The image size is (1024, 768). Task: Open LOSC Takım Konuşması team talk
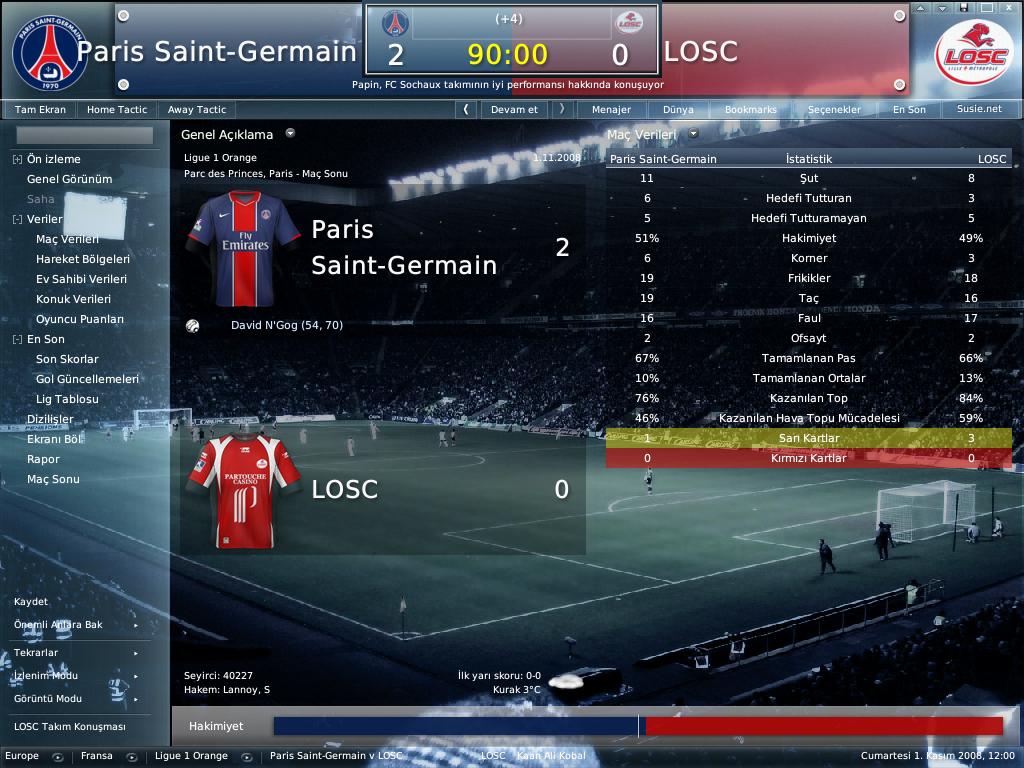pos(70,727)
